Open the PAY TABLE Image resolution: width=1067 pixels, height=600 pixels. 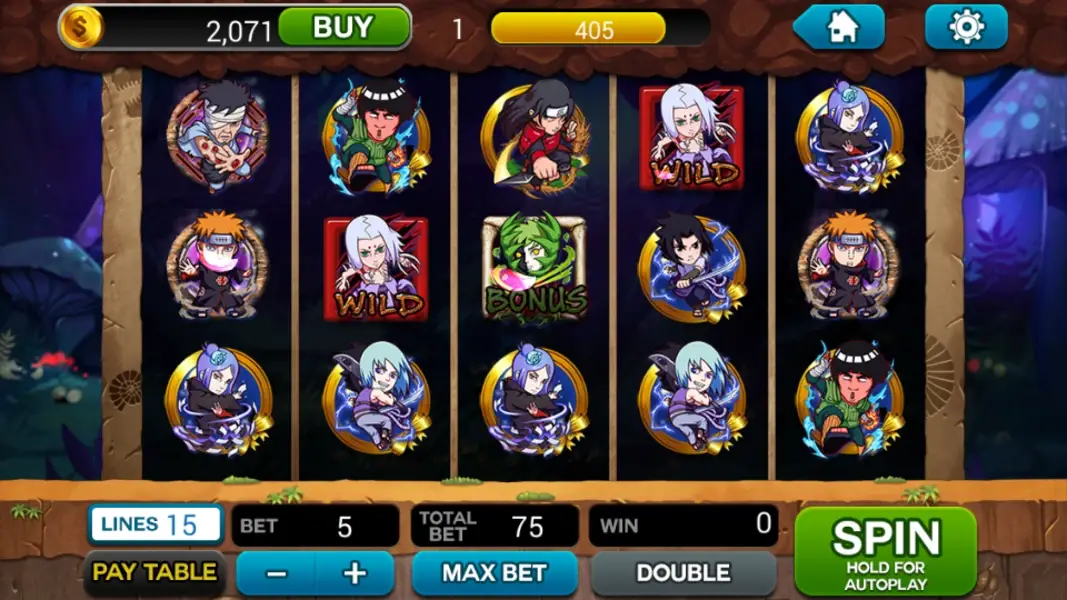click(154, 573)
